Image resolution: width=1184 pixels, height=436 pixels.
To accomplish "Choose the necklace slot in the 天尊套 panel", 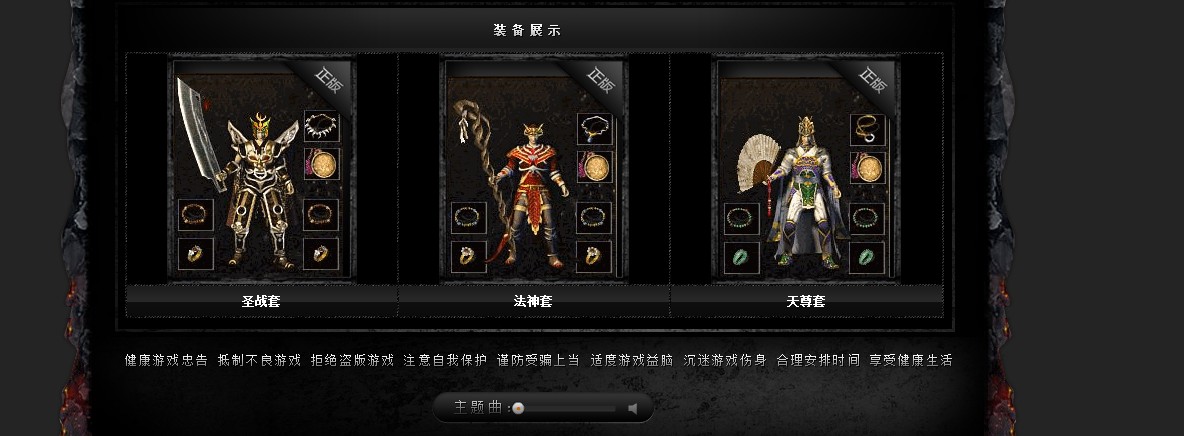I will (867, 129).
